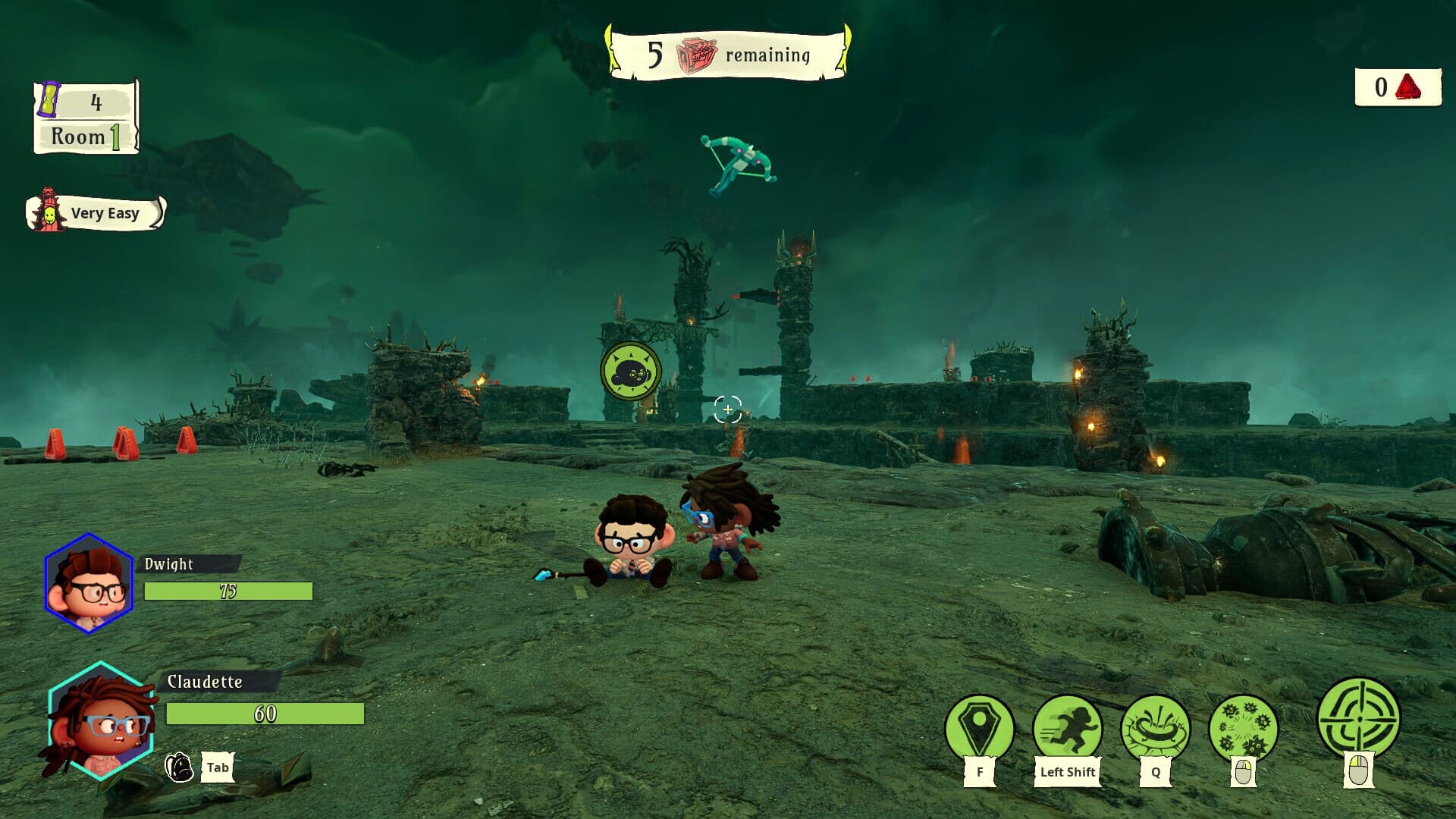Image resolution: width=1456 pixels, height=819 pixels.
Task: Trigger the running dash ability icon
Action: (x=1067, y=728)
